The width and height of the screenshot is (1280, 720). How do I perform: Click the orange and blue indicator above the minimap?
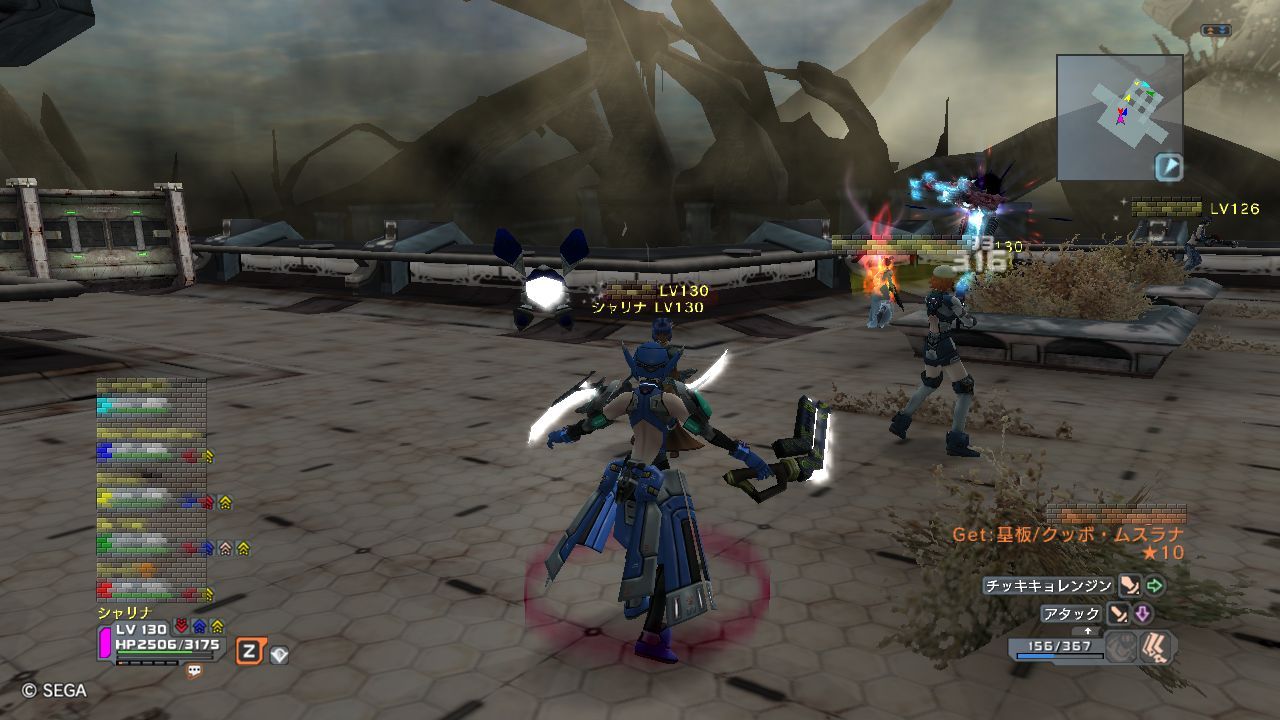[1216, 31]
